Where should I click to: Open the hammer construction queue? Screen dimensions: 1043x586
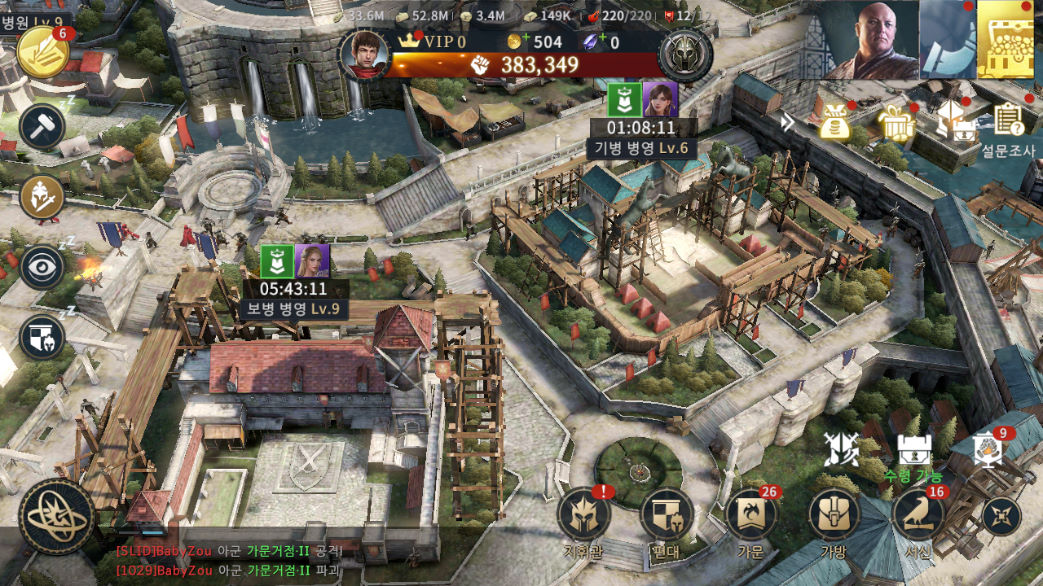click(x=42, y=126)
